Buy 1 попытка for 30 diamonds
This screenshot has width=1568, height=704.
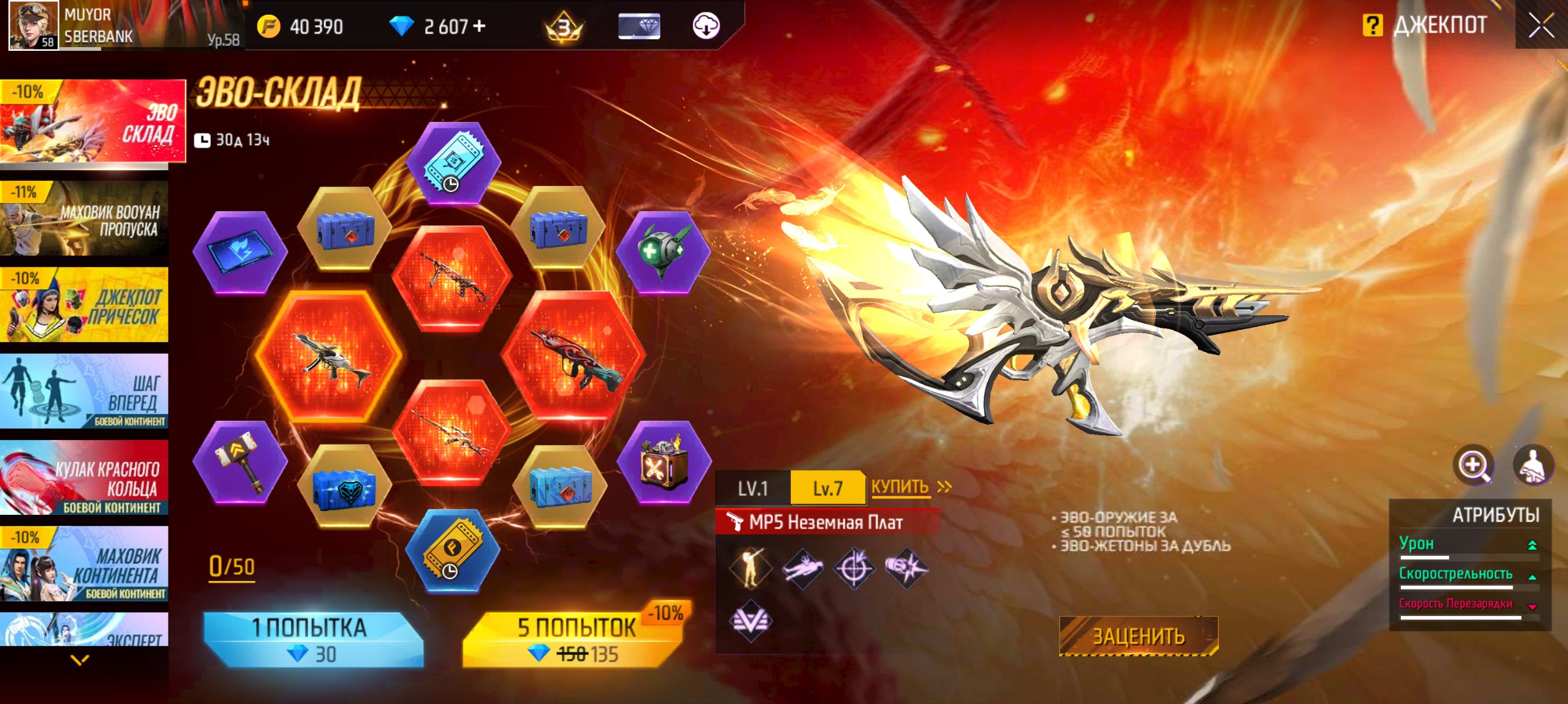[312, 640]
